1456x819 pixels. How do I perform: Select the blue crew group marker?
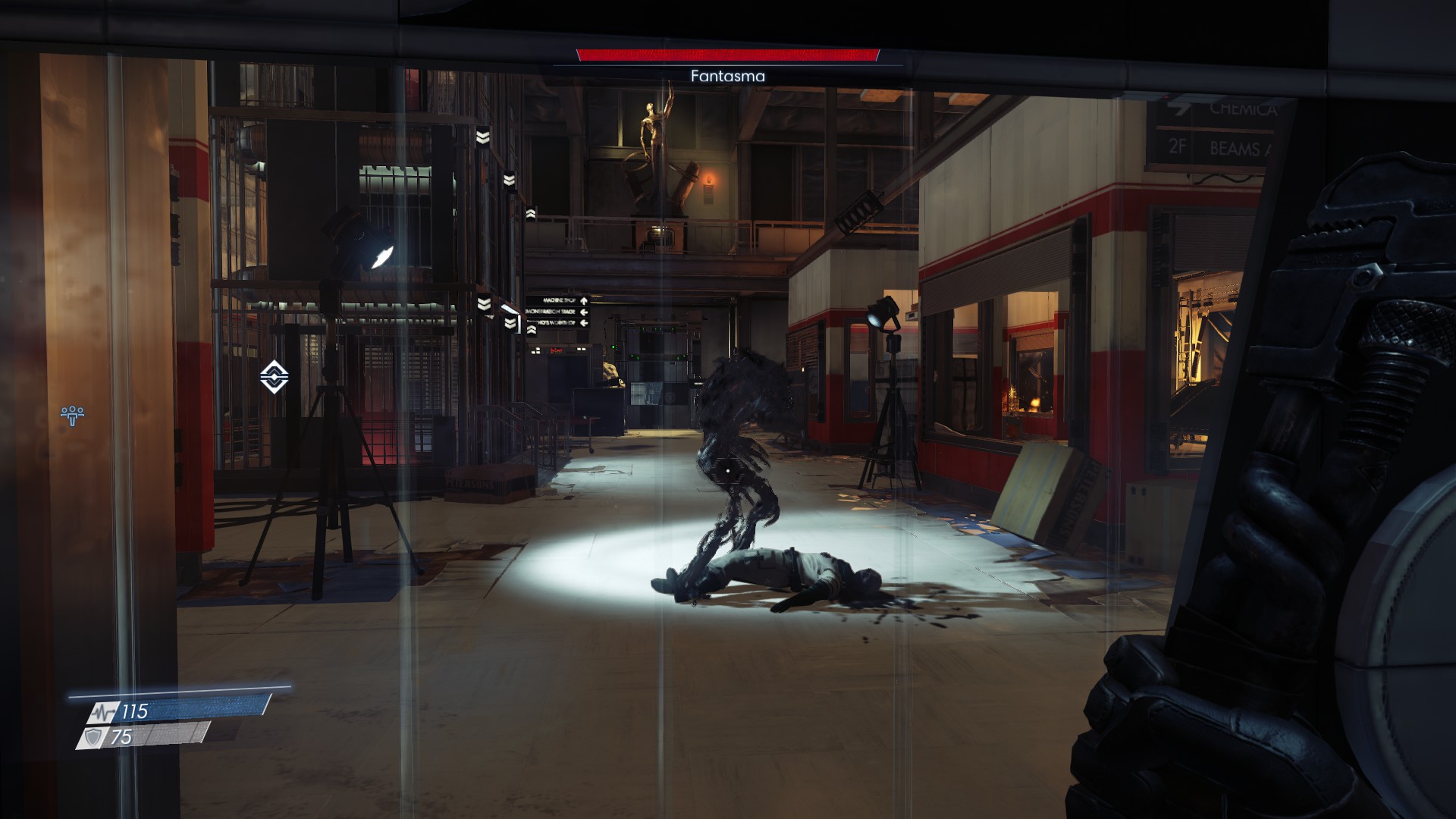[72, 414]
